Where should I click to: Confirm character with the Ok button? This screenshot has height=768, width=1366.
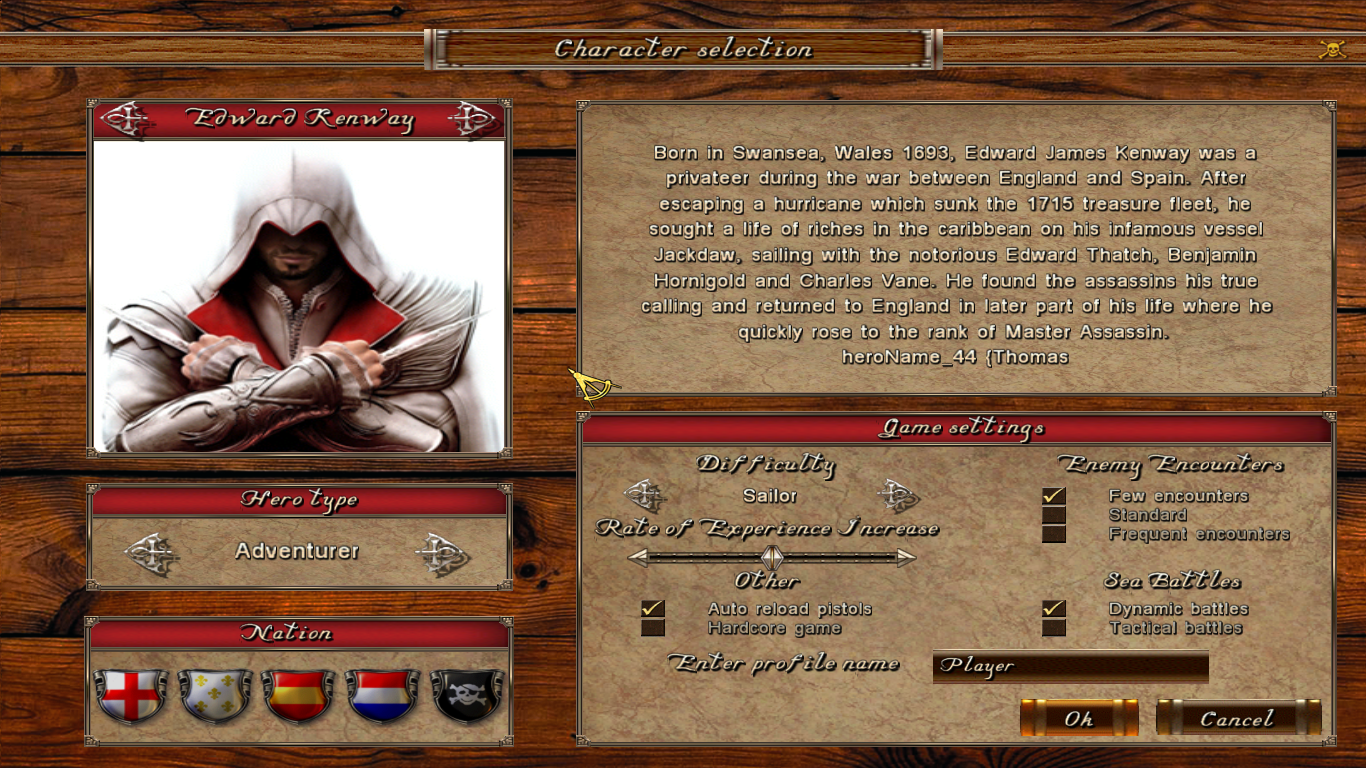[1078, 718]
